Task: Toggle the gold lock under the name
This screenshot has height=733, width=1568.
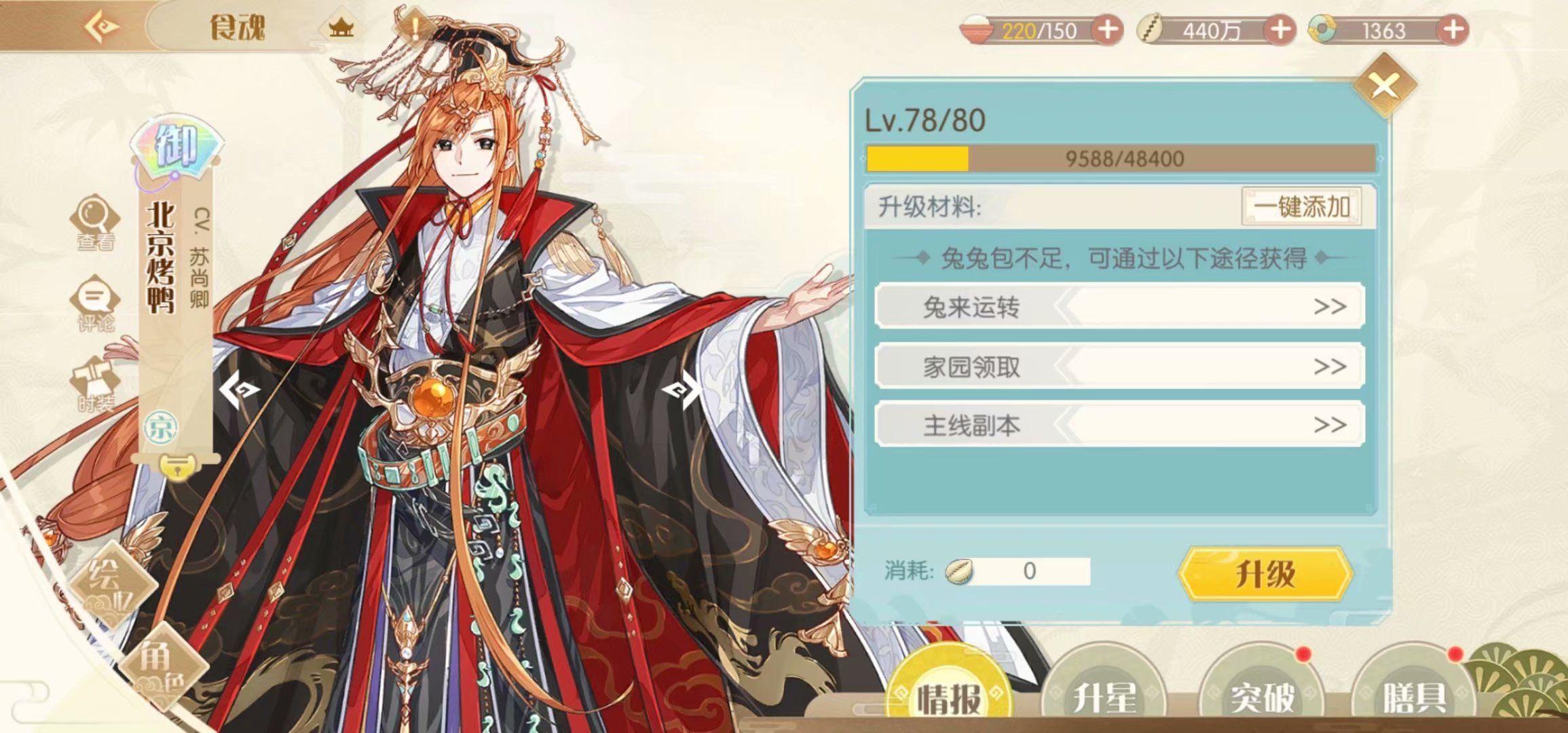Action: pyautogui.click(x=176, y=468)
